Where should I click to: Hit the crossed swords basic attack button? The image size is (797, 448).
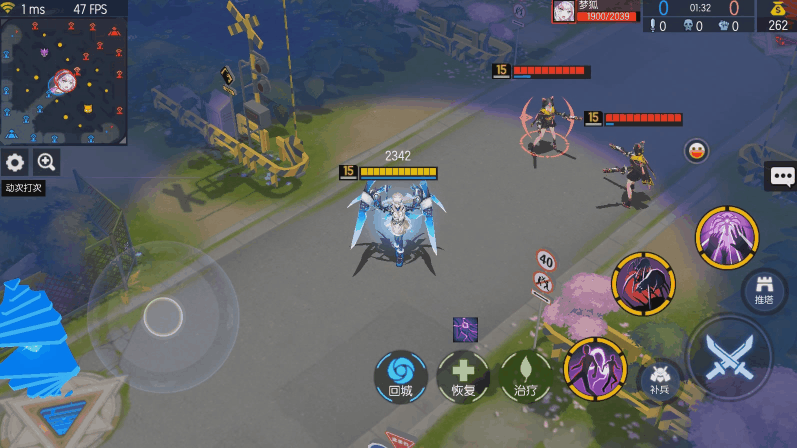pos(729,357)
